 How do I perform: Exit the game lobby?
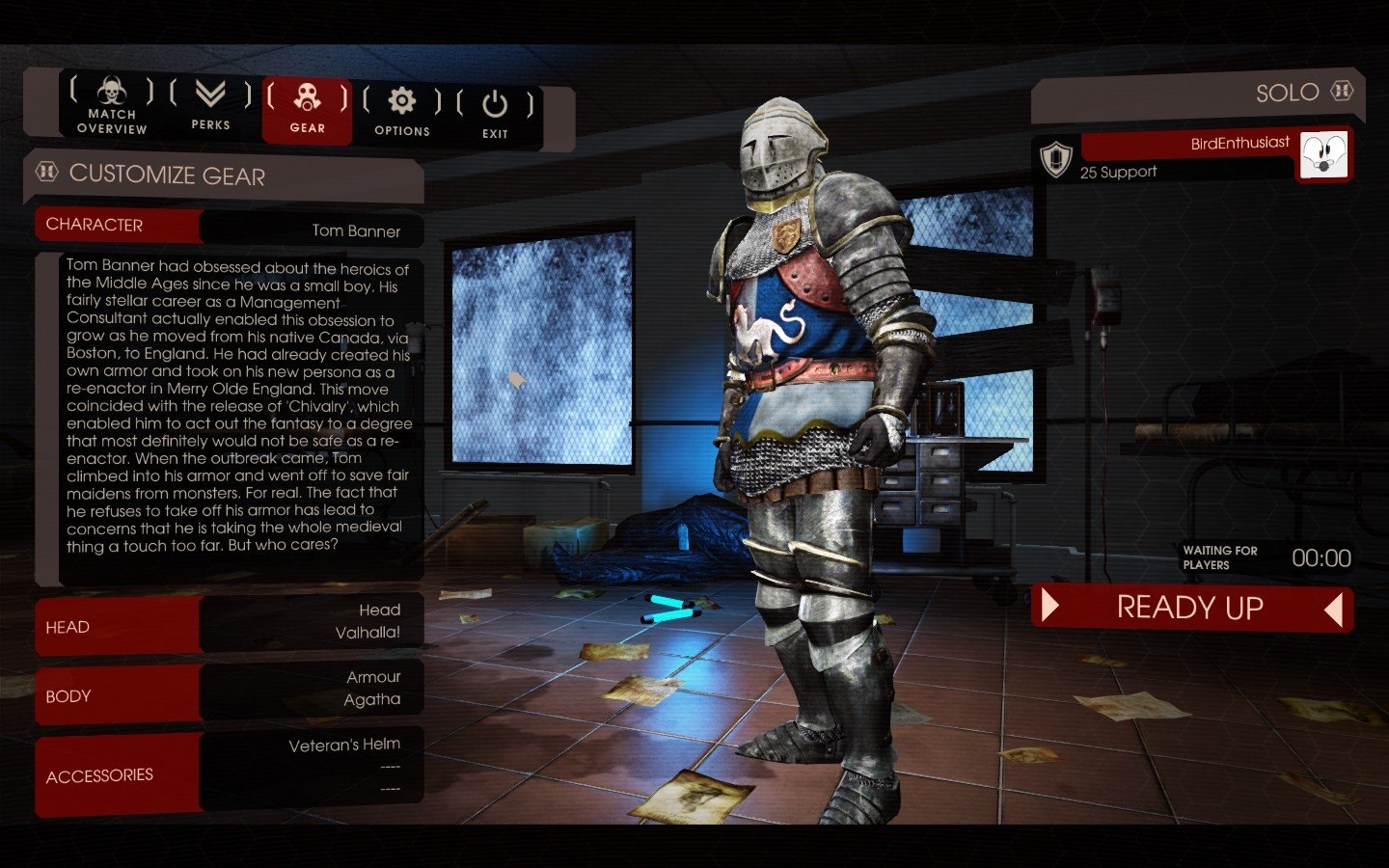495,115
